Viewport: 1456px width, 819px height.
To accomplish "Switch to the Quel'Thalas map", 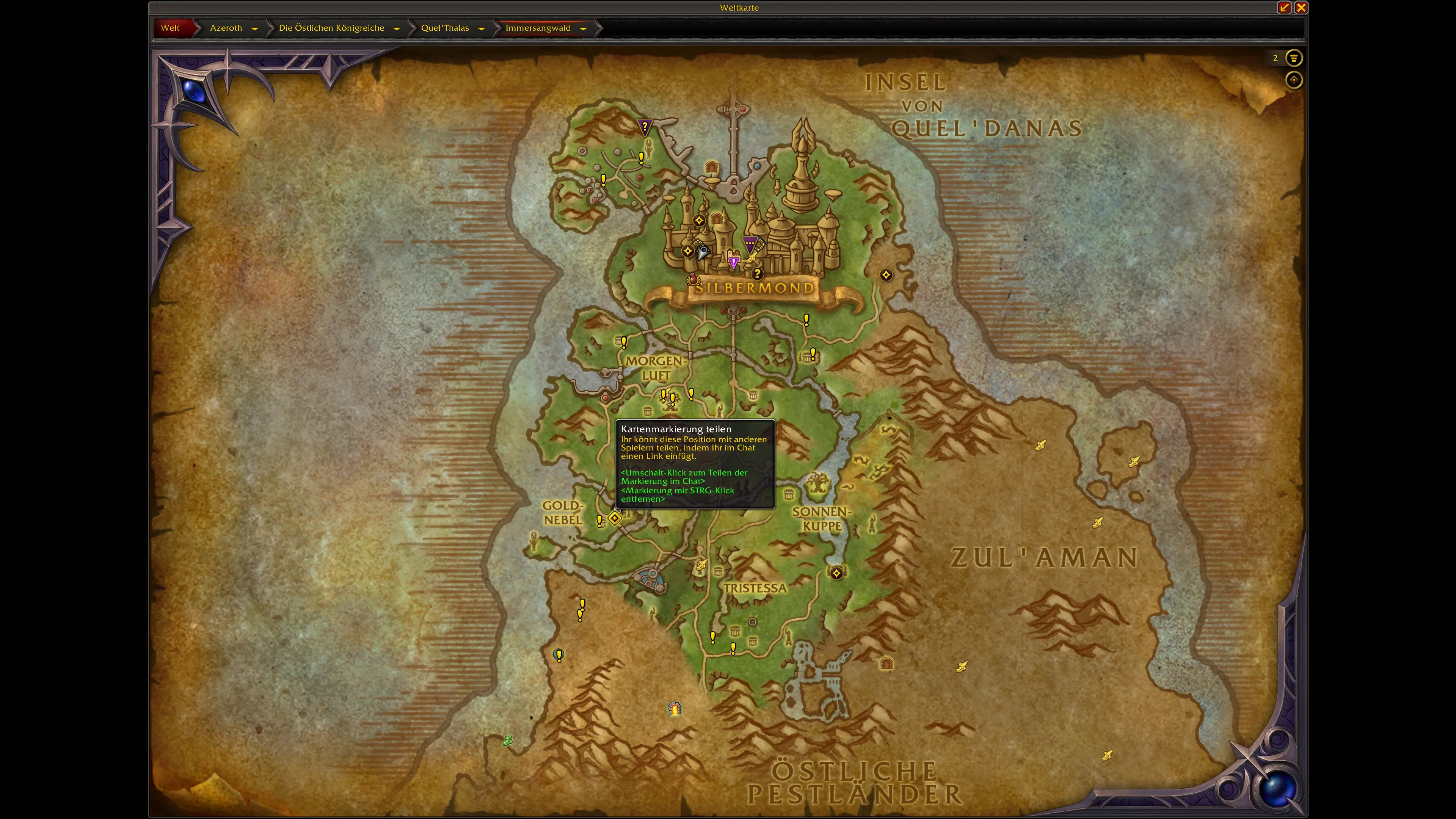I will [445, 28].
